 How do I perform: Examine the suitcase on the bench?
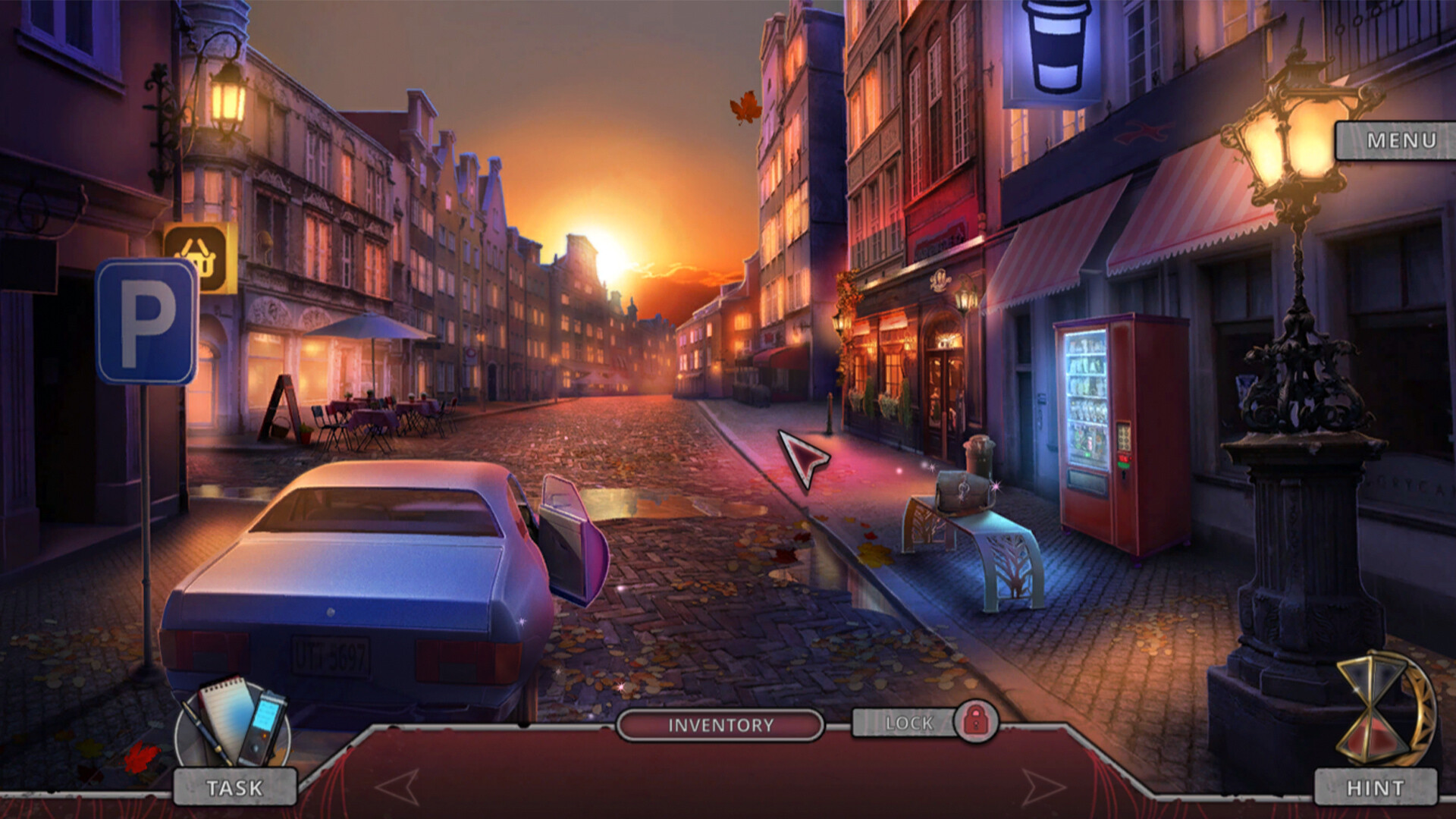coord(965,493)
